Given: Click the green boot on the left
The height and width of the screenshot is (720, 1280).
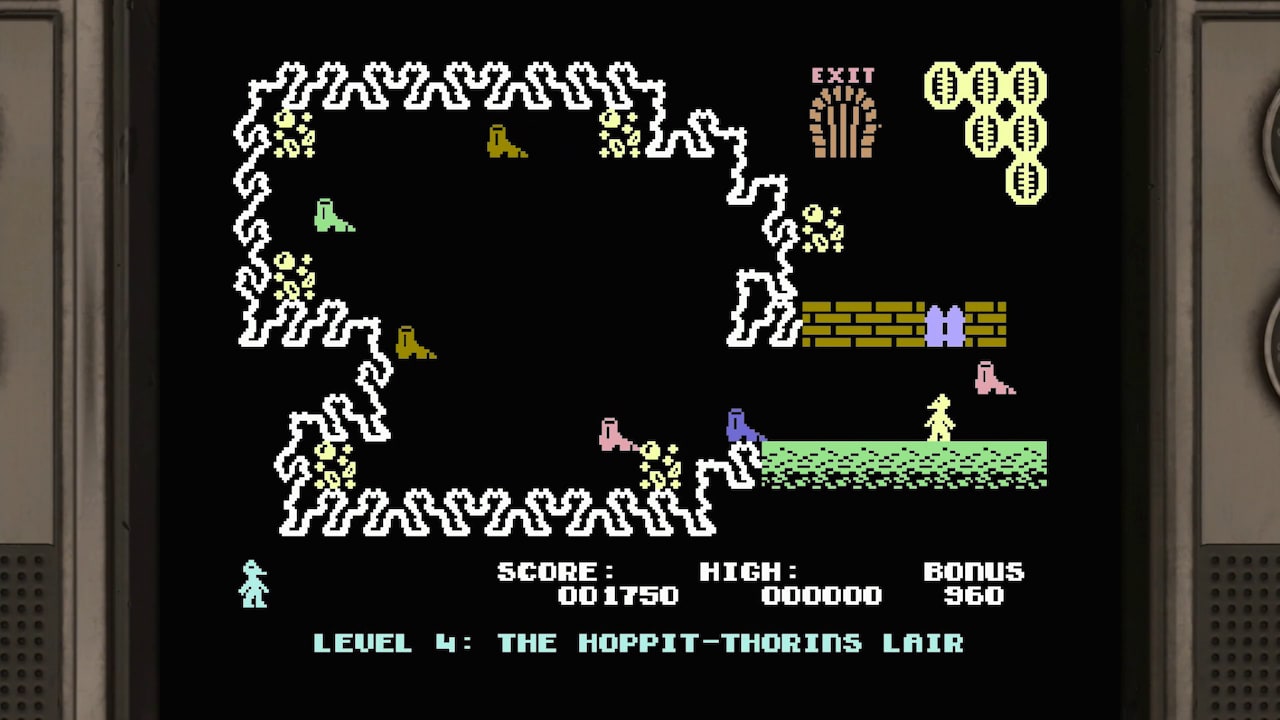Looking at the screenshot, I should 333,215.
